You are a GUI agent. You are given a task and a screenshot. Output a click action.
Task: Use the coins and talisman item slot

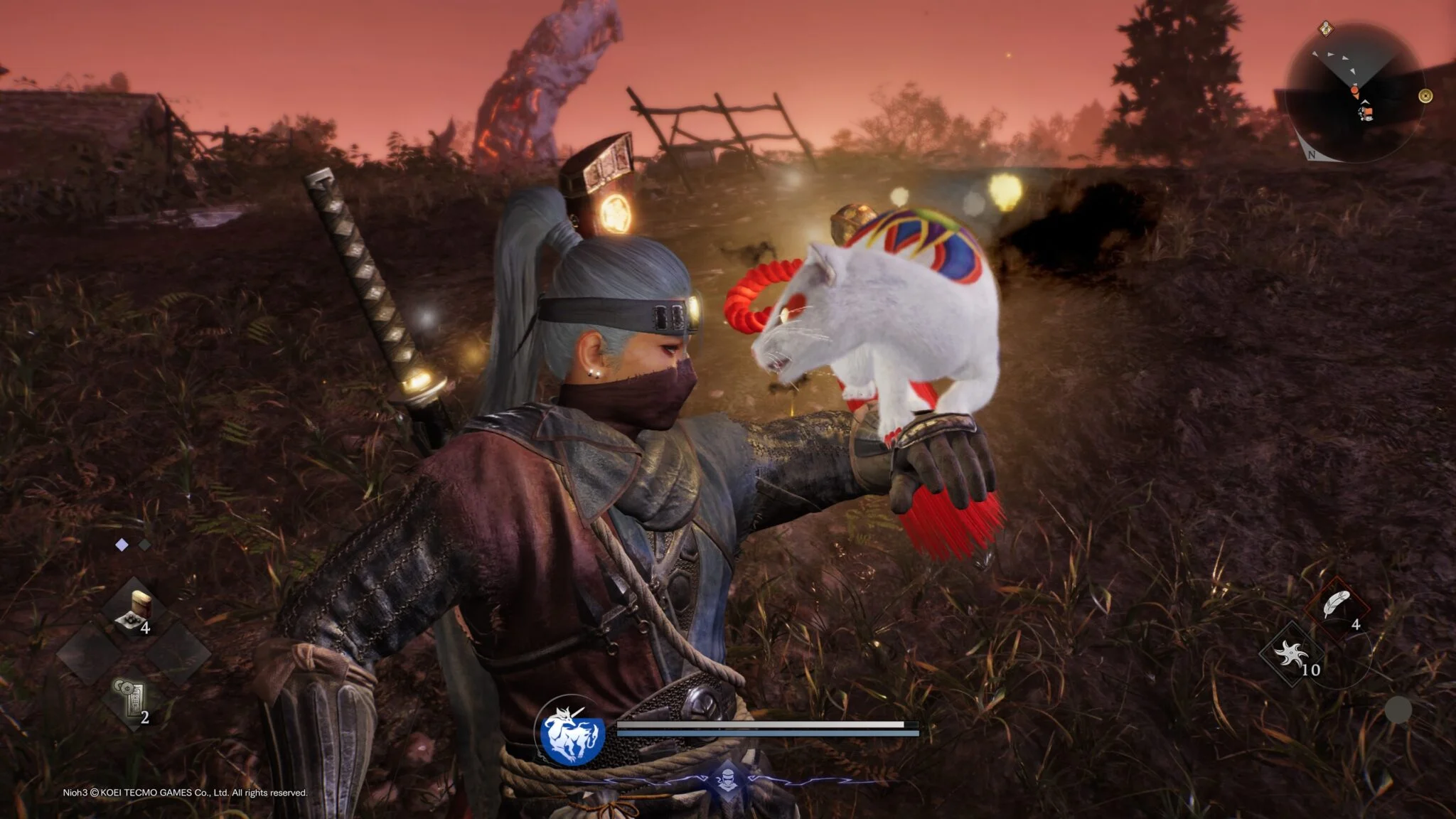tap(132, 700)
